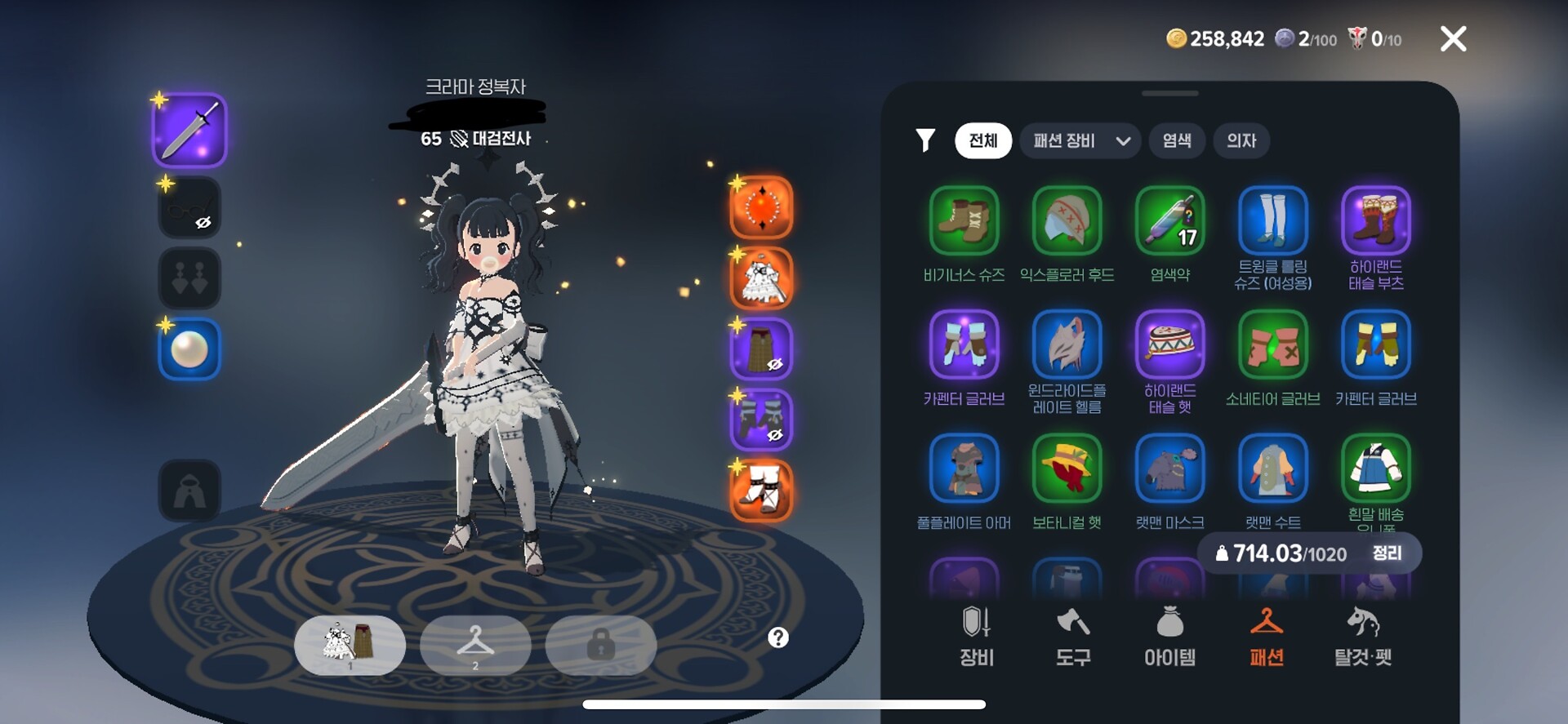Select the 하이랜드 태슬 부츠 item
The height and width of the screenshot is (724, 1568).
[x=1375, y=221]
